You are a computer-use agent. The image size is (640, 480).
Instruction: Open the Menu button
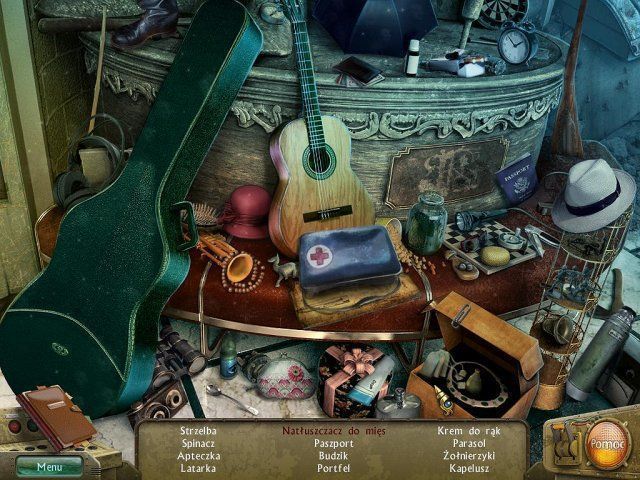pyautogui.click(x=47, y=465)
